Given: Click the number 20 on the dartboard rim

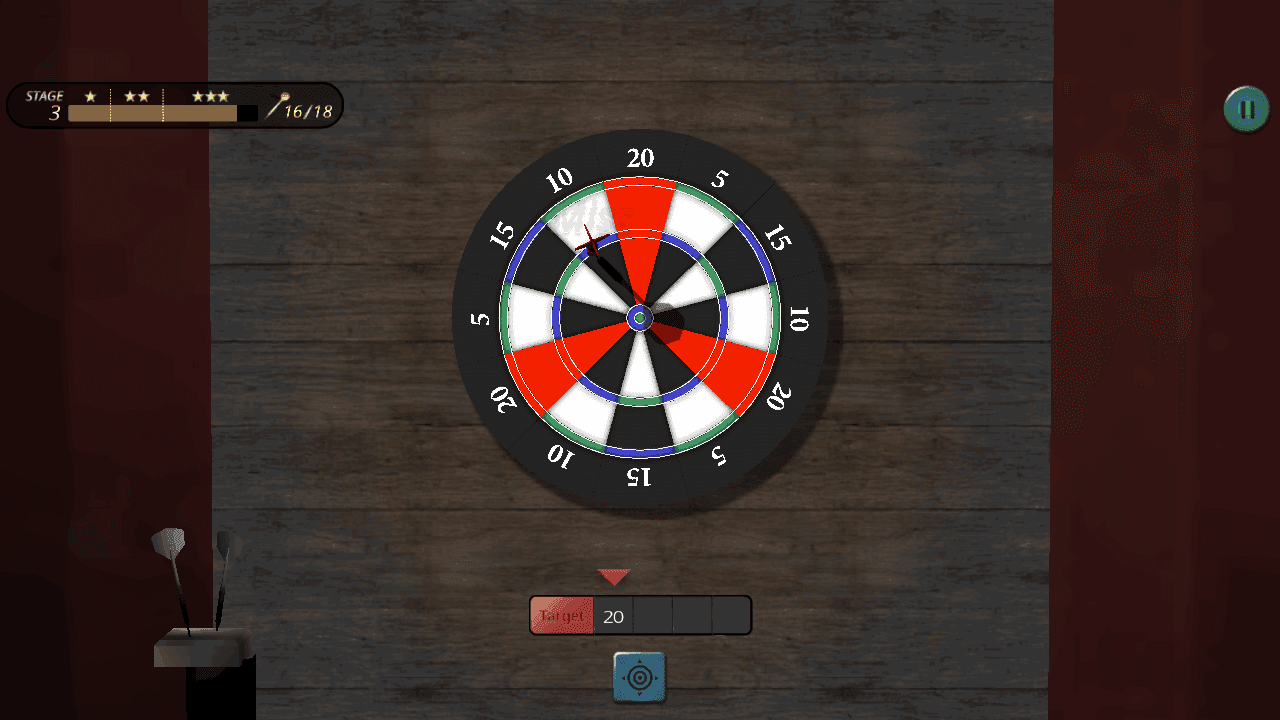Looking at the screenshot, I should click(x=640, y=158).
